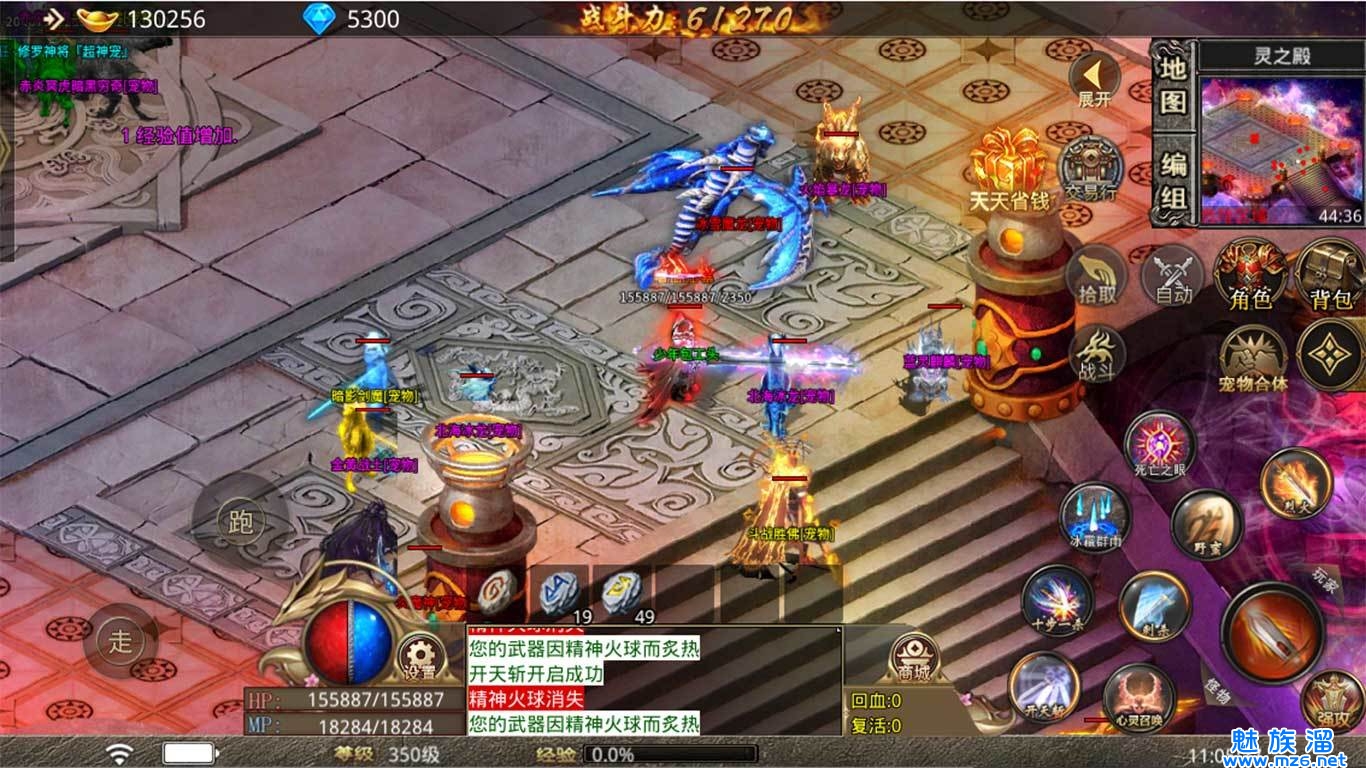Image resolution: width=1366 pixels, height=768 pixels.
Task: Open the 角色 character sheet
Action: [x=1250, y=274]
